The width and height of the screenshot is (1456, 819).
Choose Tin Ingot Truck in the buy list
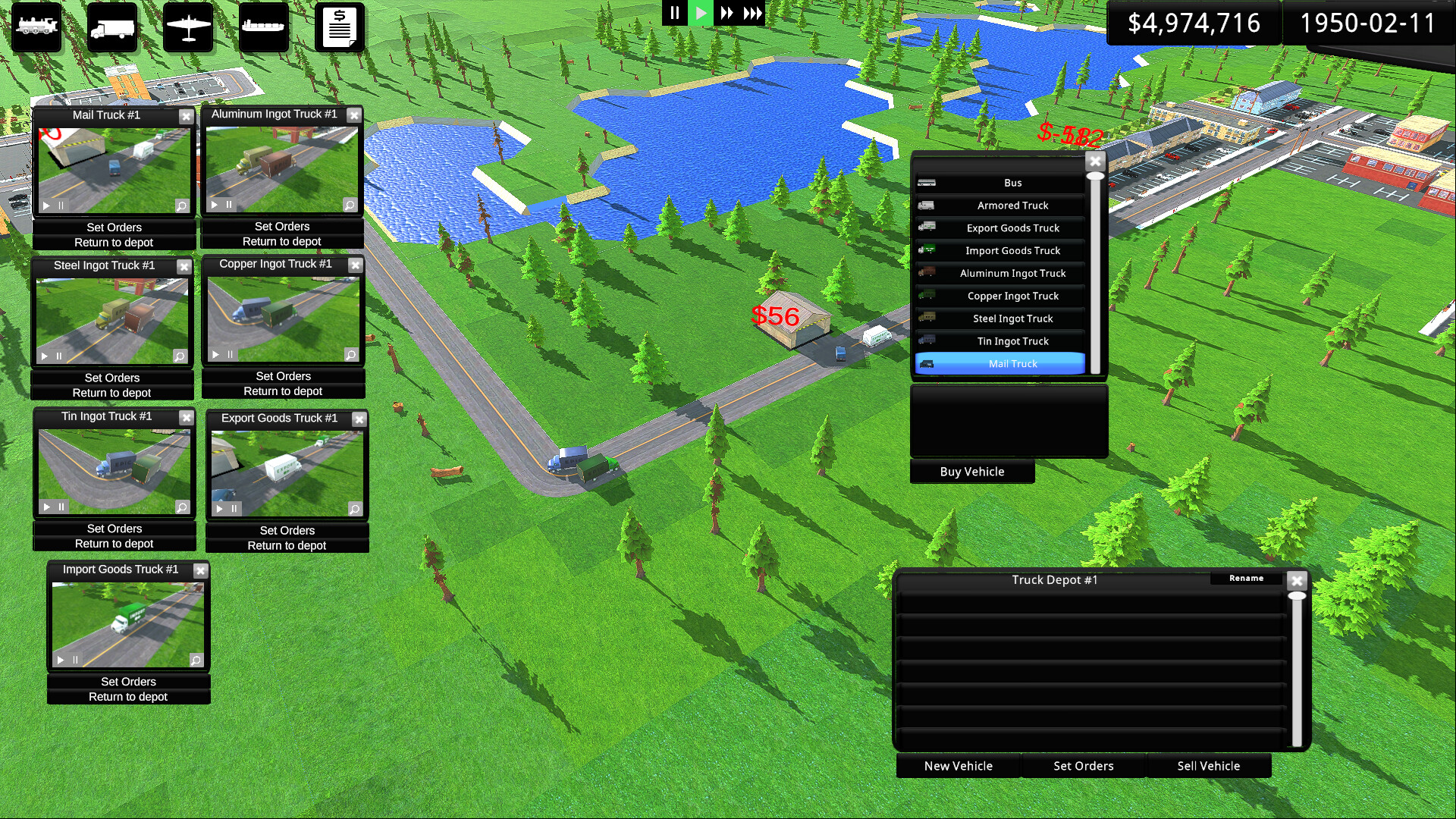[x=1012, y=341]
